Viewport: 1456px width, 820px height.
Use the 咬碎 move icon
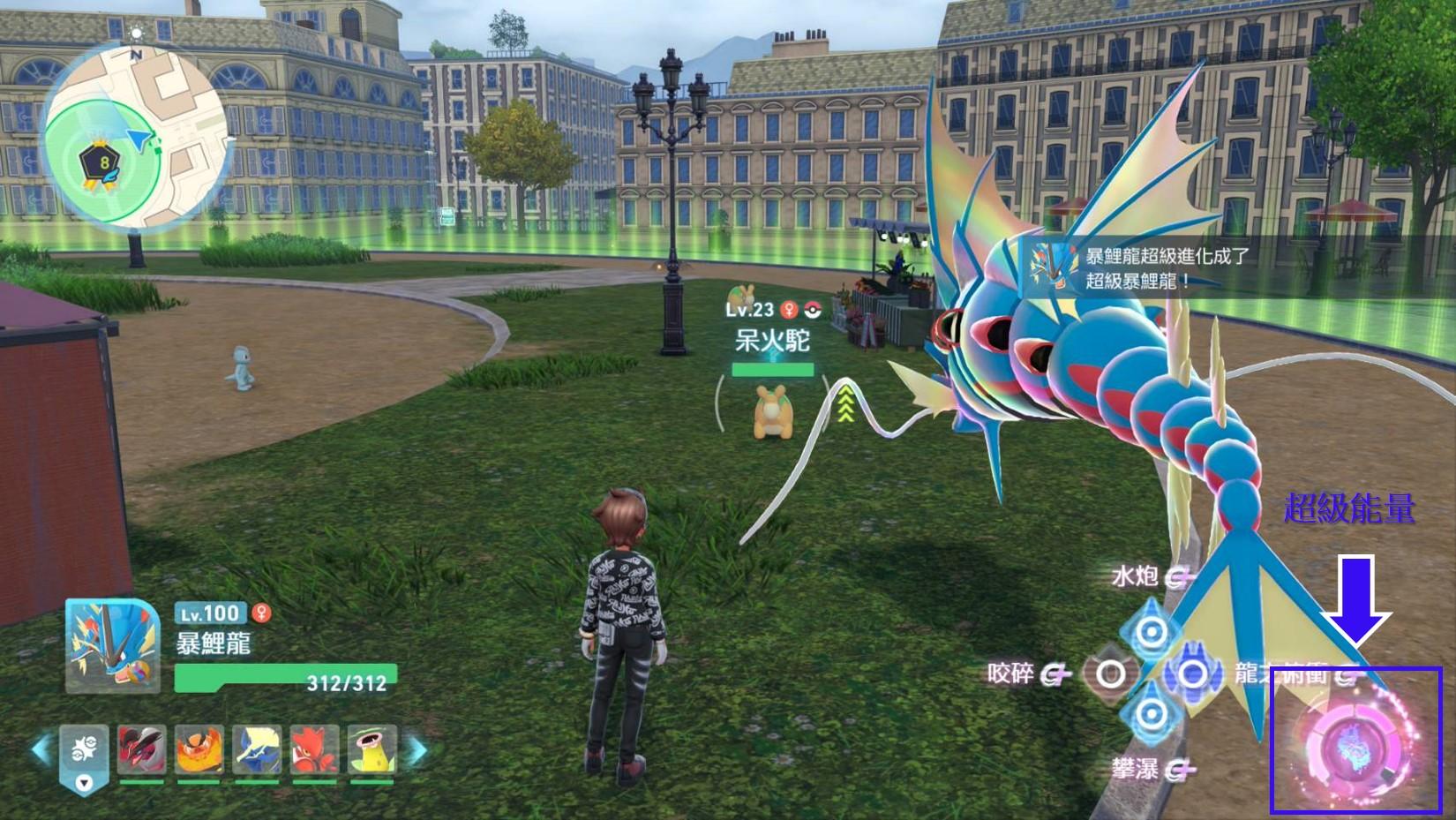(1110, 675)
